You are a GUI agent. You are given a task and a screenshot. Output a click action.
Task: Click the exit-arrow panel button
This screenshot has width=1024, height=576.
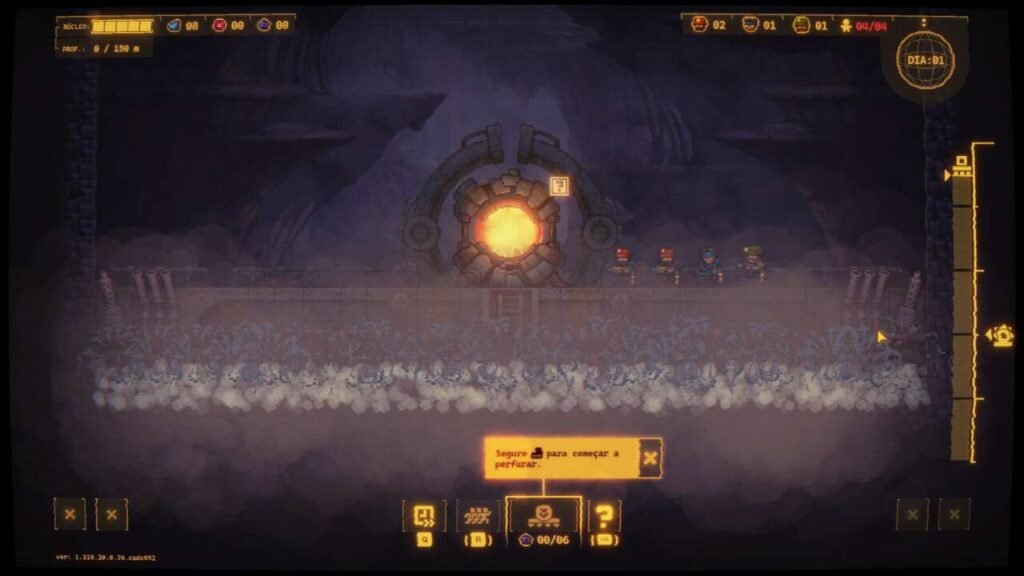tap(424, 516)
